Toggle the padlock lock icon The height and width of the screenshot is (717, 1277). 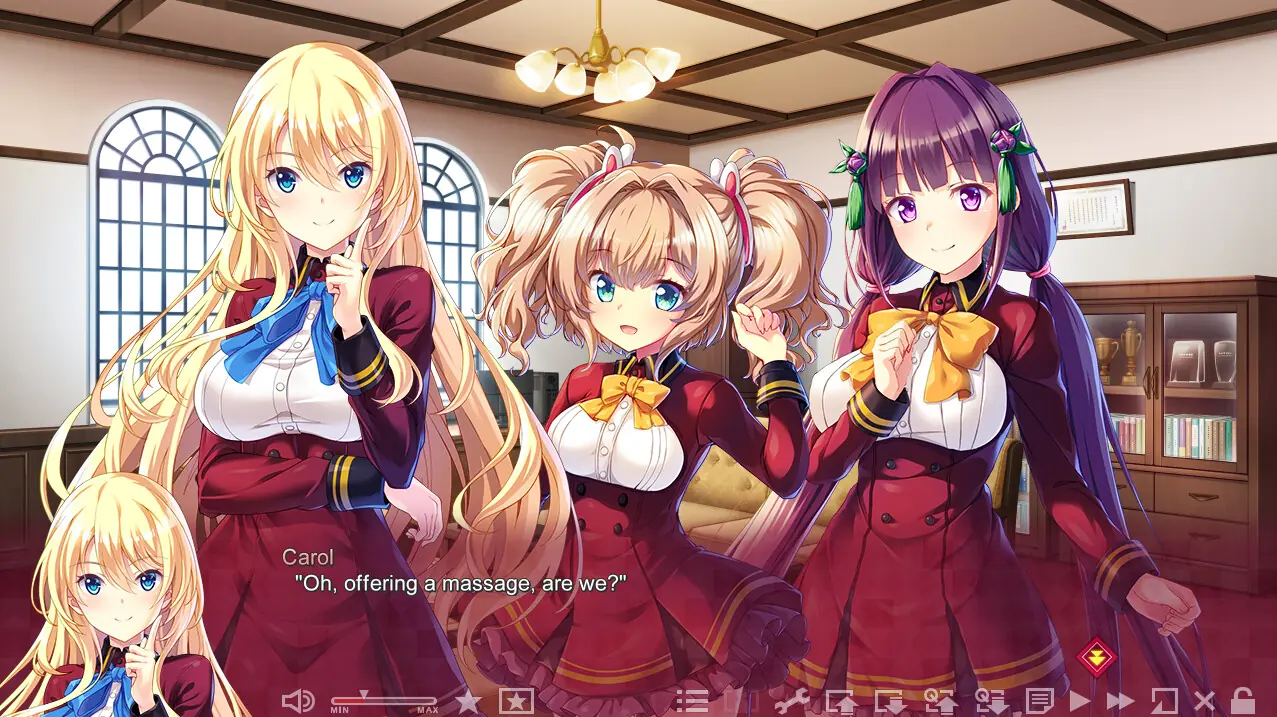coord(1242,701)
